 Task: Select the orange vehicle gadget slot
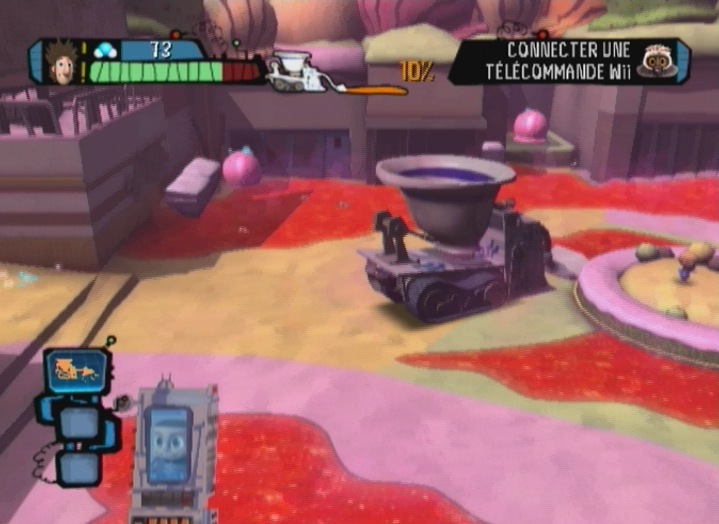point(76,371)
